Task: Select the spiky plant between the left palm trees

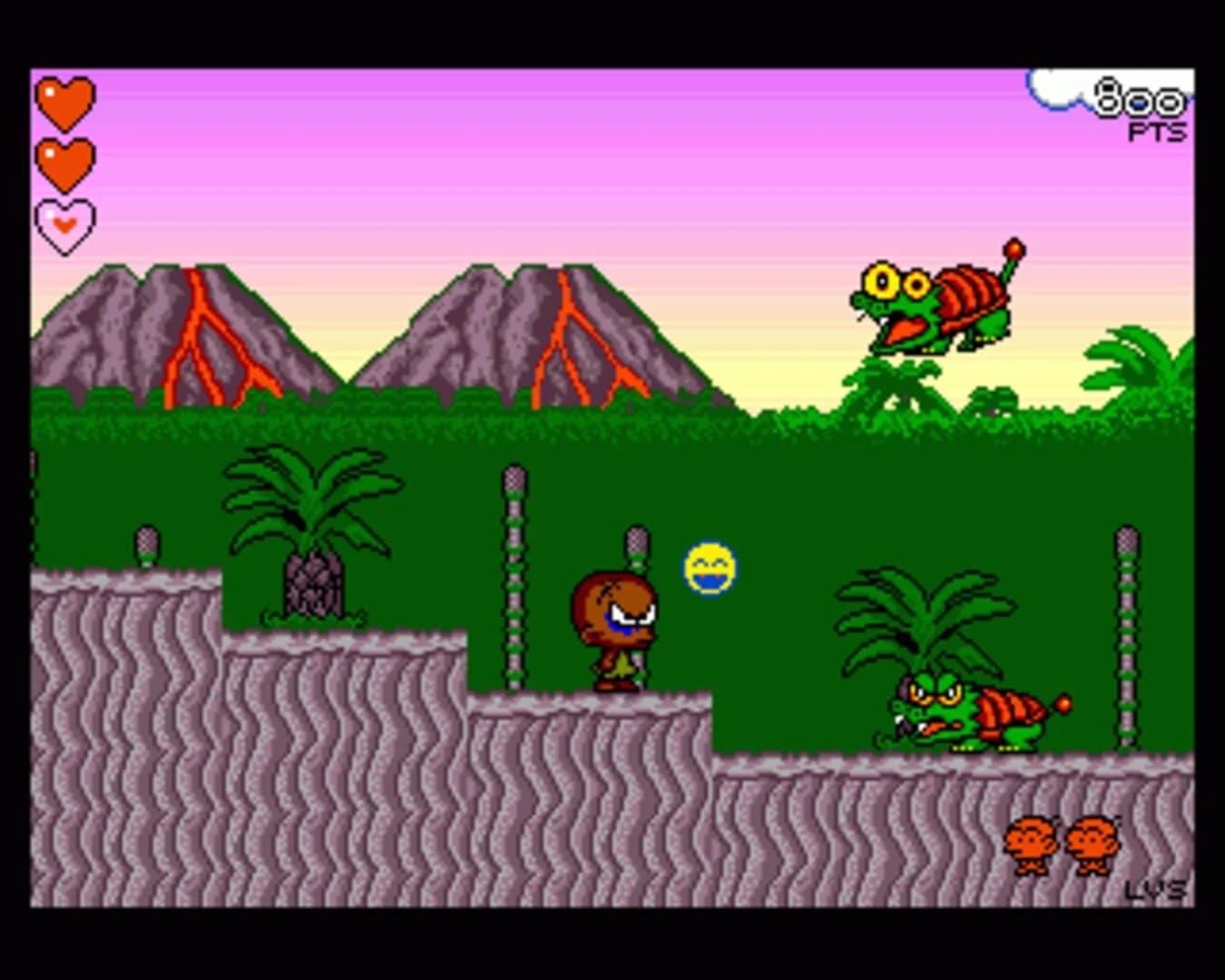Action: (313, 585)
